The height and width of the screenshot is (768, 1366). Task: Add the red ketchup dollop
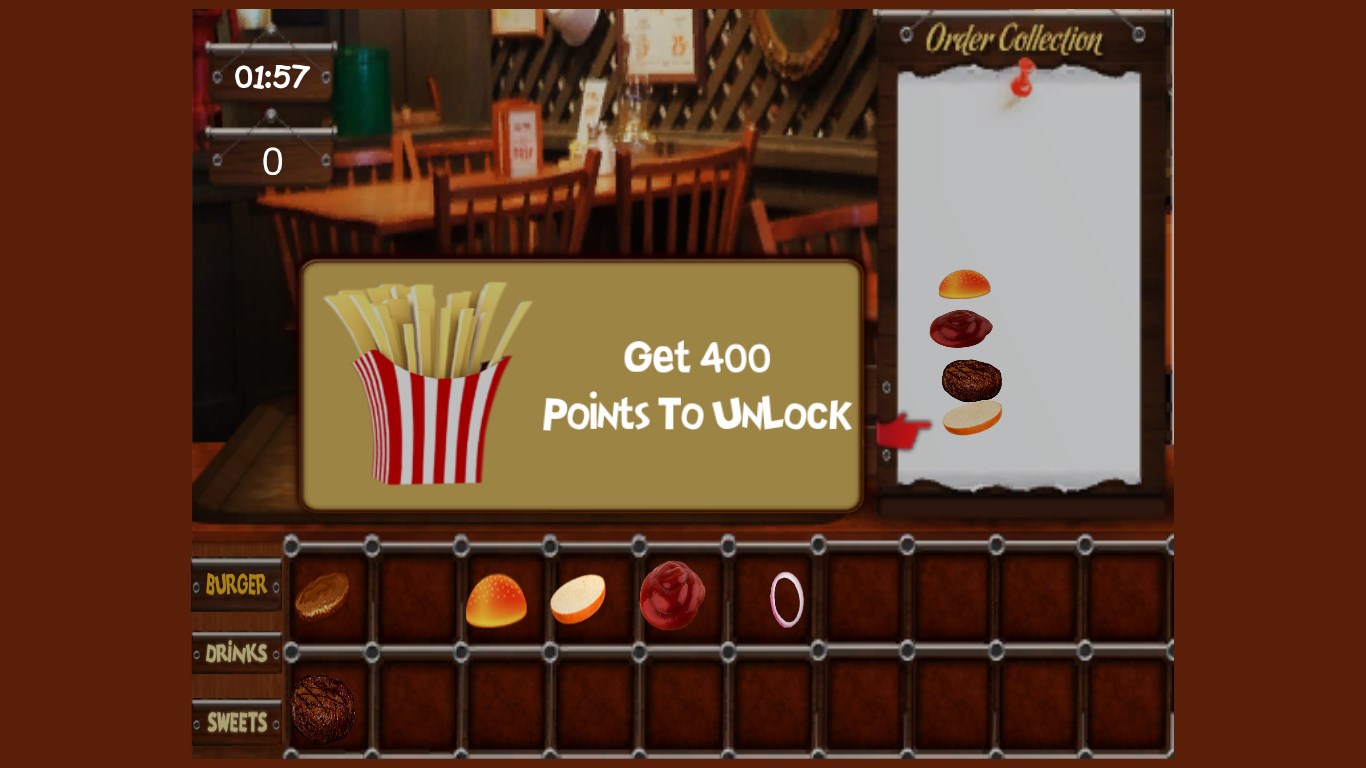click(x=672, y=596)
